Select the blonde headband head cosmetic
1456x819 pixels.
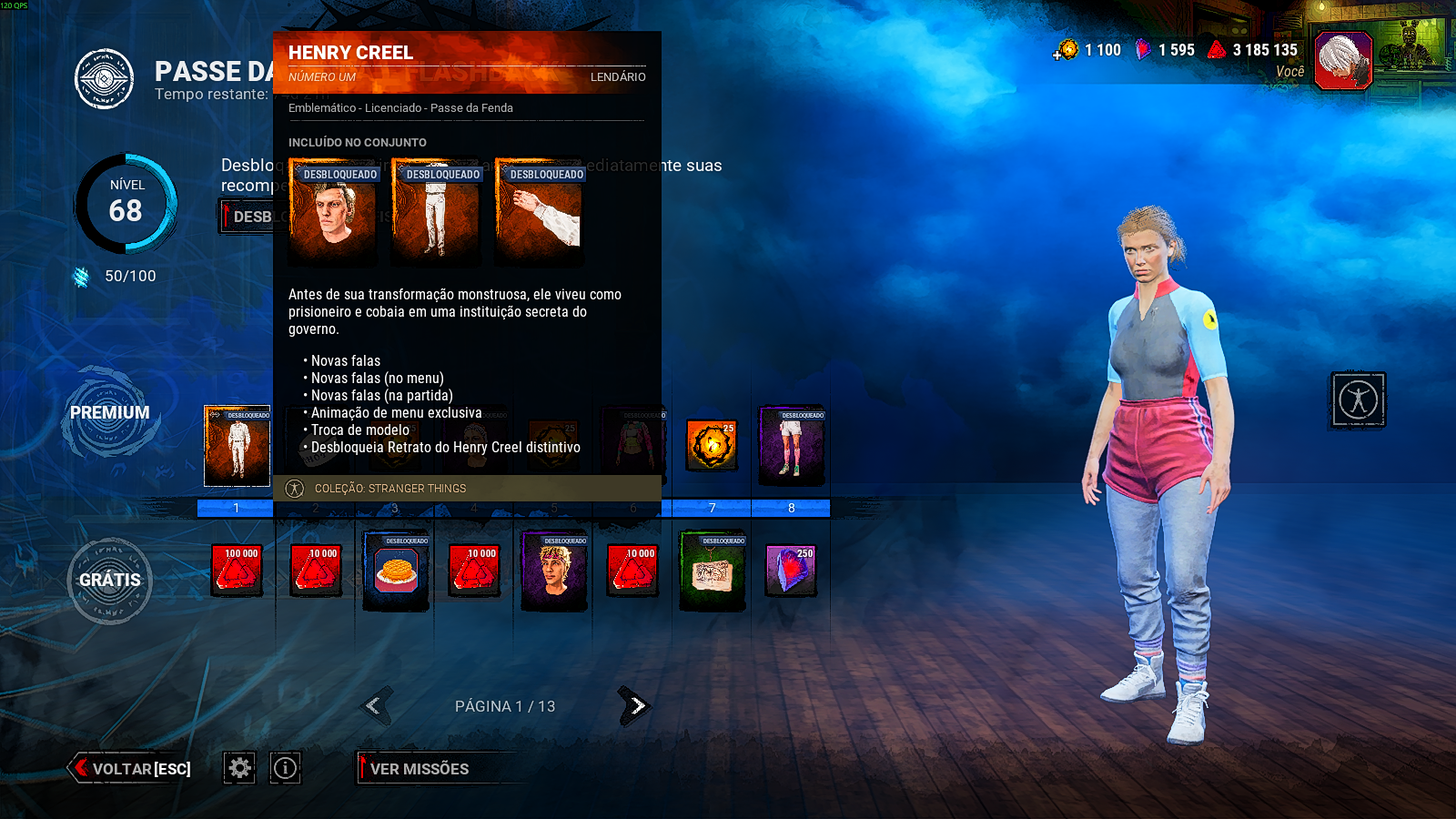[554, 571]
